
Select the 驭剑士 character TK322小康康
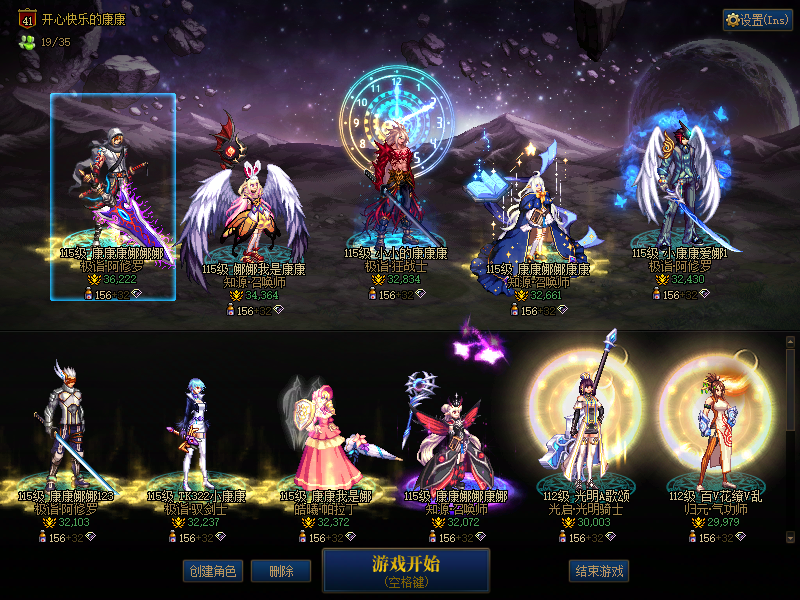pyautogui.click(x=195, y=440)
